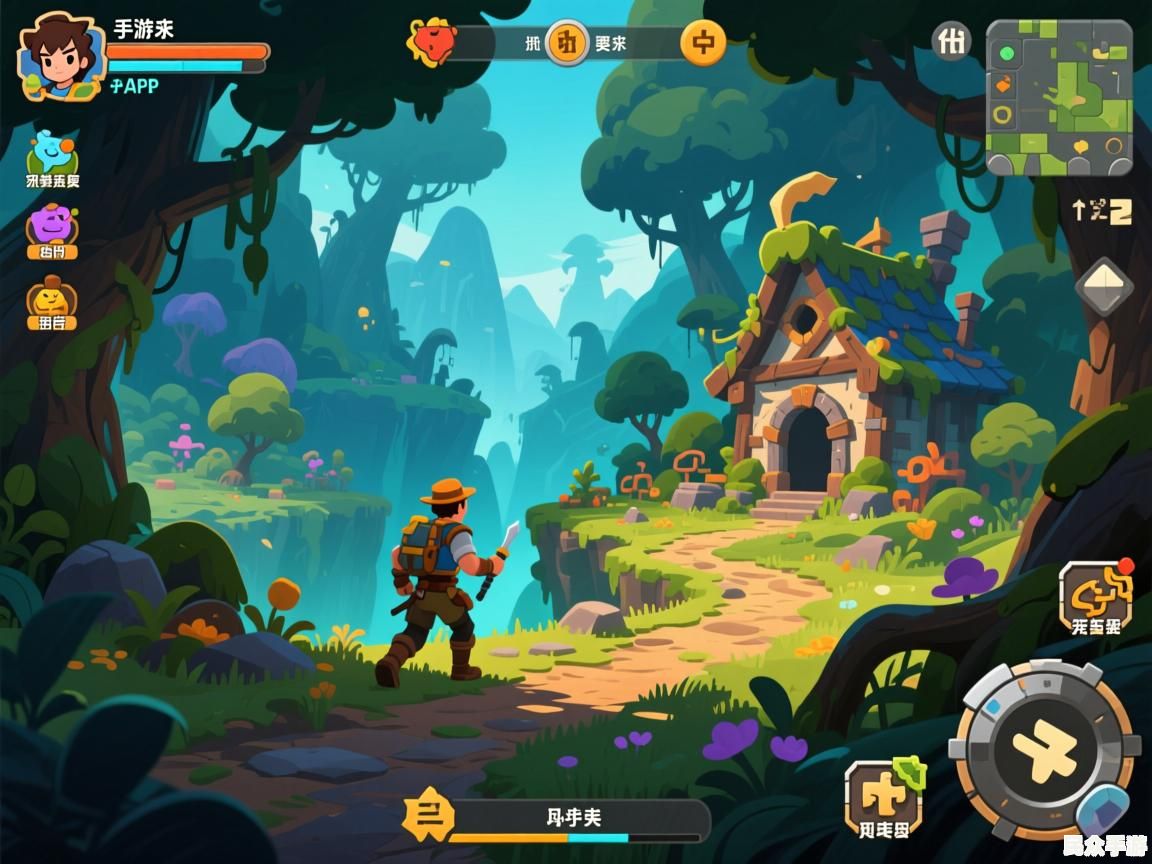Select the yellow pumpkin icon
This screenshot has height=864, width=1152.
pos(52,298)
